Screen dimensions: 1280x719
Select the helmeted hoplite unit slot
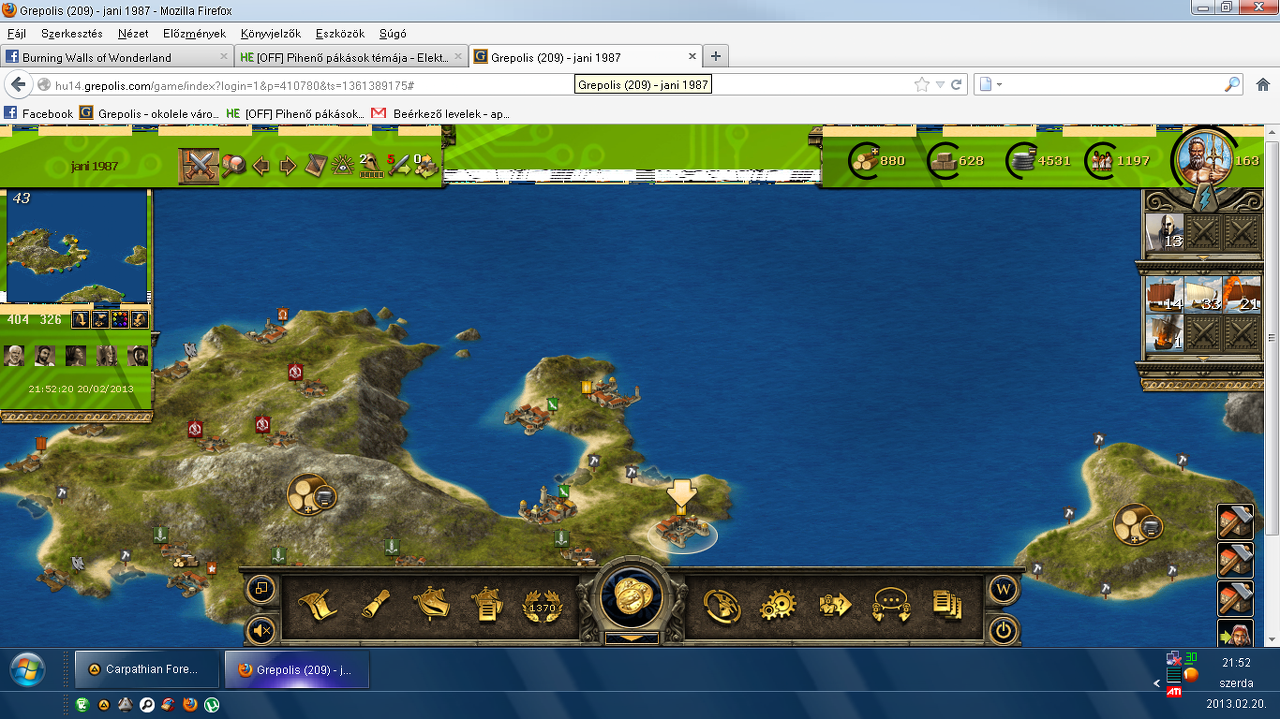click(x=1164, y=233)
